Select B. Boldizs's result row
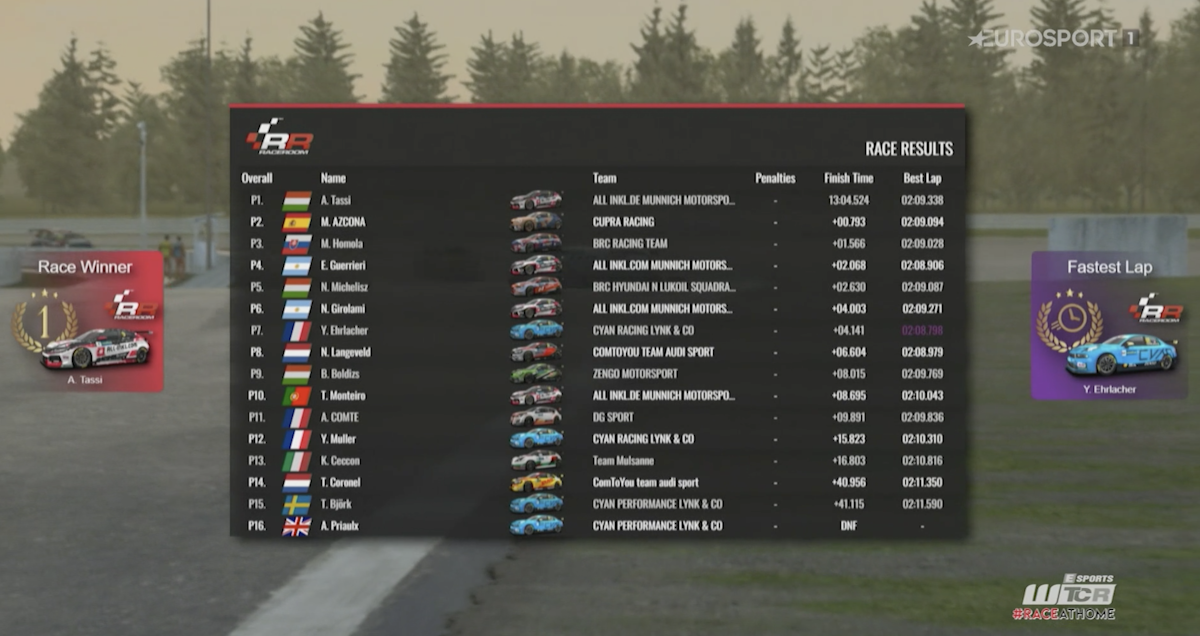This screenshot has width=1200, height=636. [597, 373]
